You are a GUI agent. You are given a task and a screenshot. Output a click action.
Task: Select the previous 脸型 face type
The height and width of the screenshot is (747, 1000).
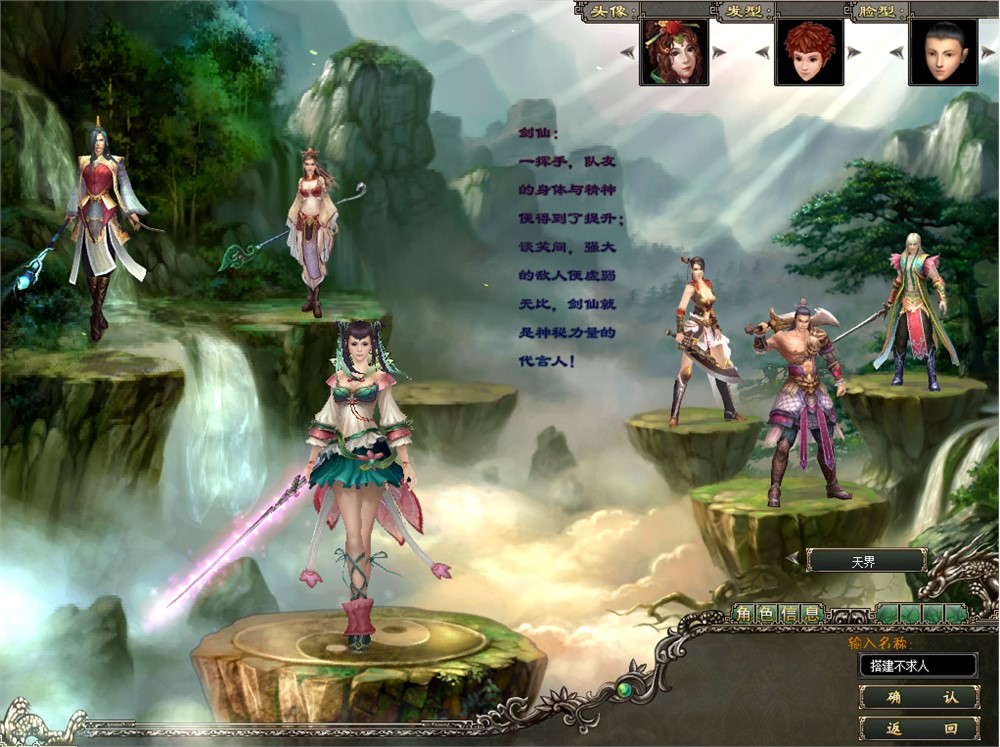tap(896, 52)
